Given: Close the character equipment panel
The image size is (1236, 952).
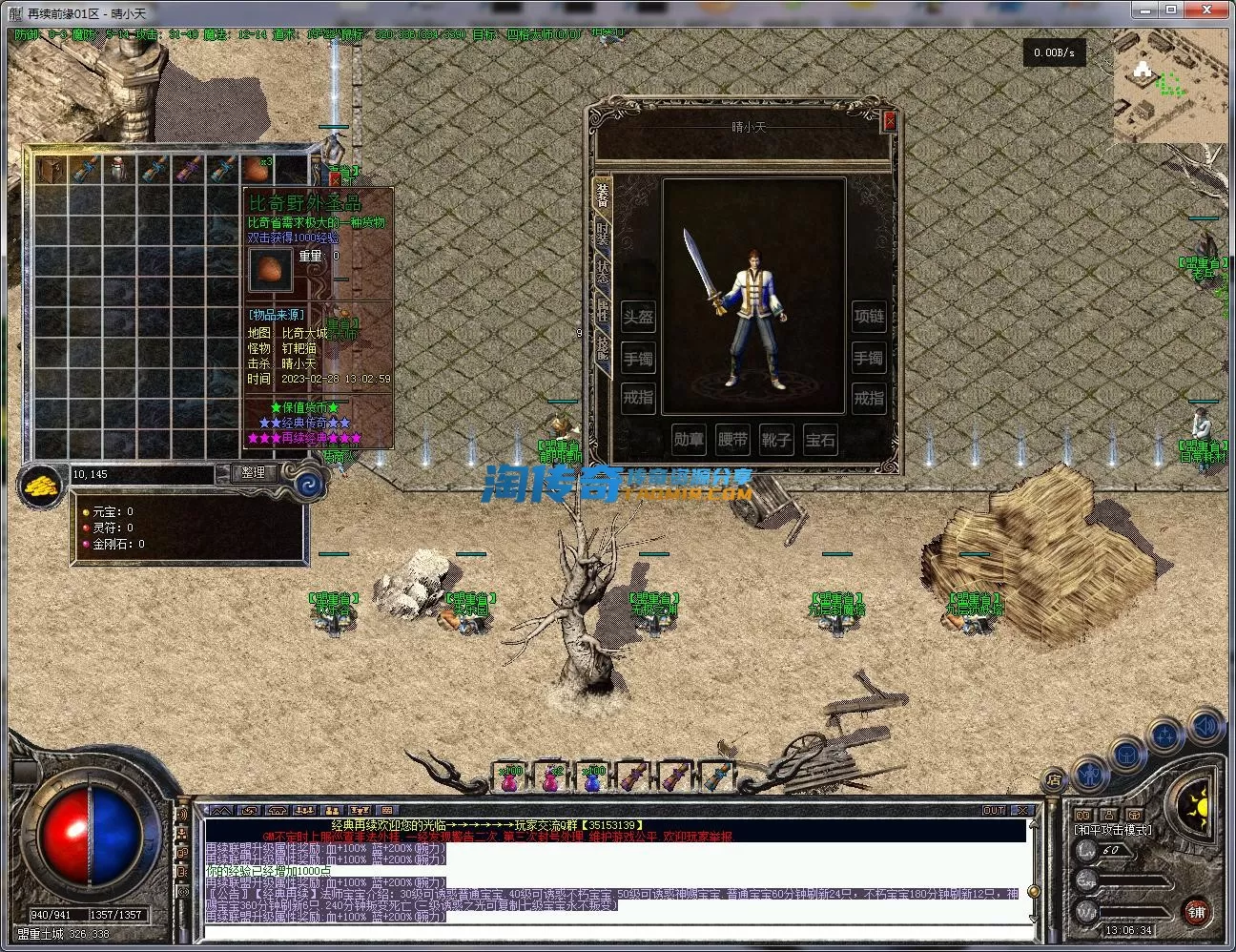Looking at the screenshot, I should coord(890,121).
